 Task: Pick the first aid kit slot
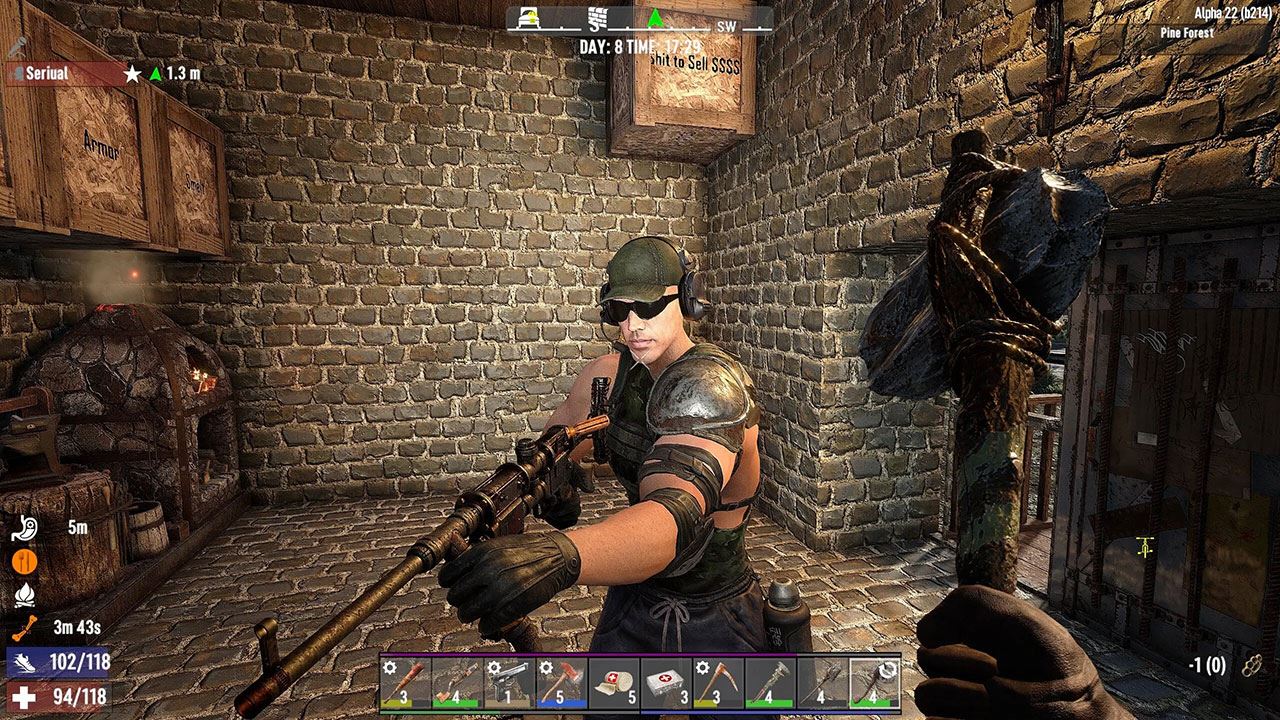click(x=665, y=682)
